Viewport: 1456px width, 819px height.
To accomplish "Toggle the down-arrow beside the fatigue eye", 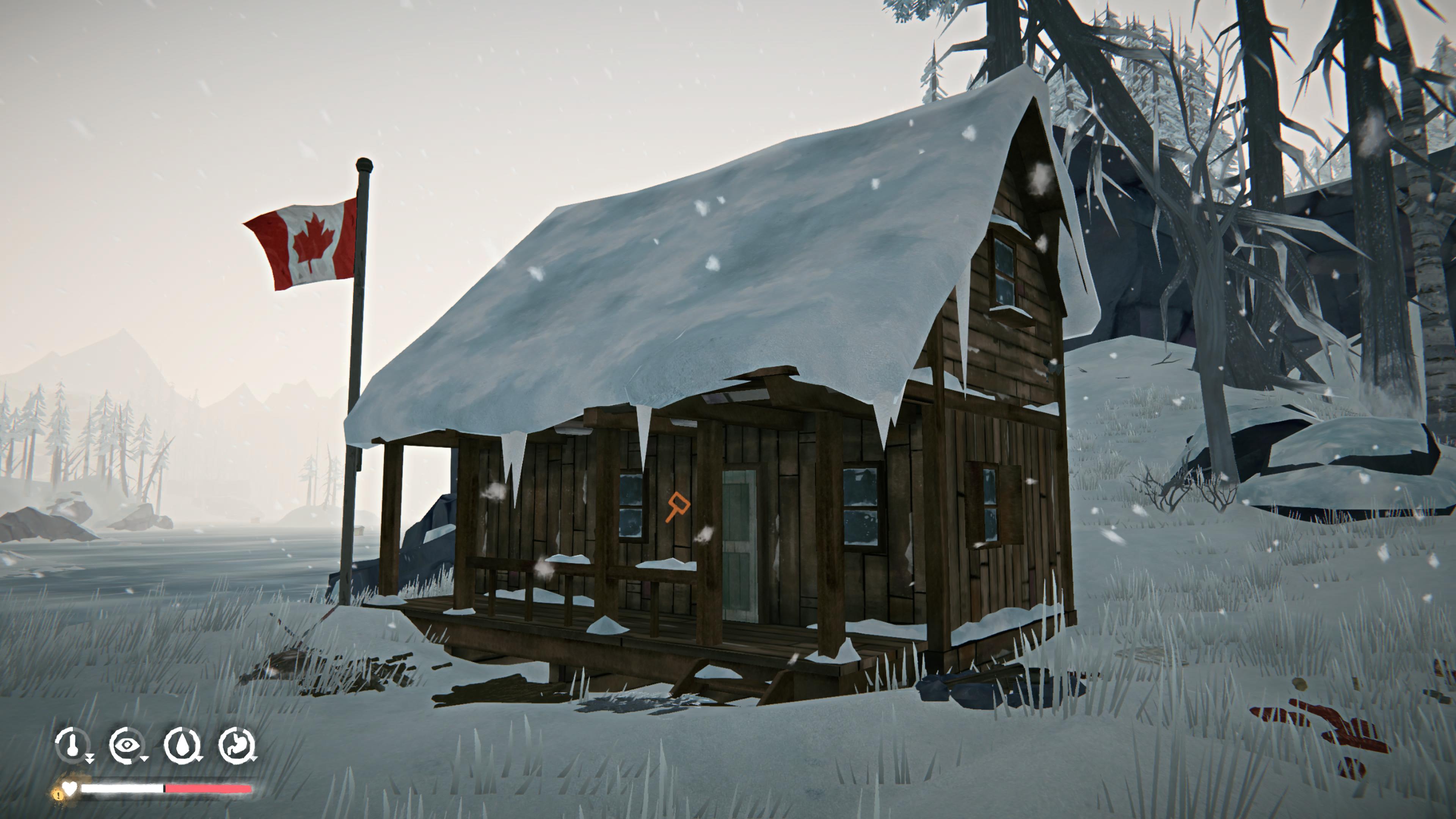I will 144,759.
